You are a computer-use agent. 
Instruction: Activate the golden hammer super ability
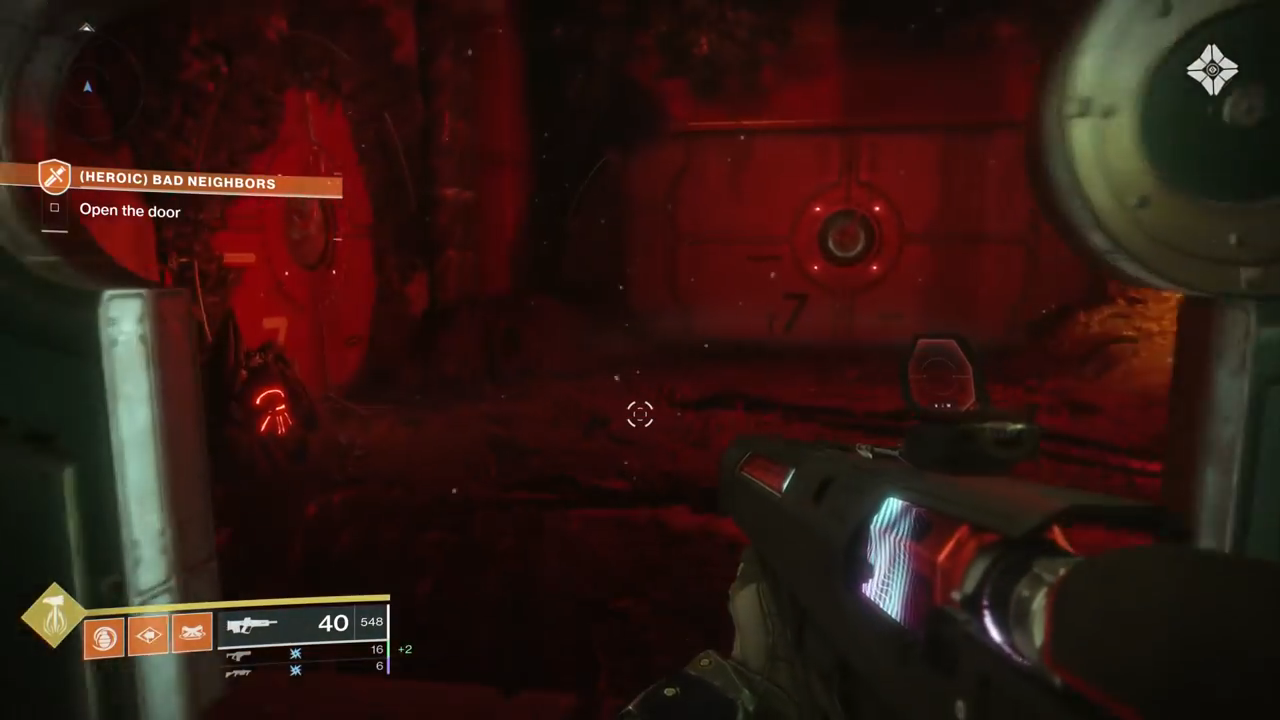[x=52, y=615]
